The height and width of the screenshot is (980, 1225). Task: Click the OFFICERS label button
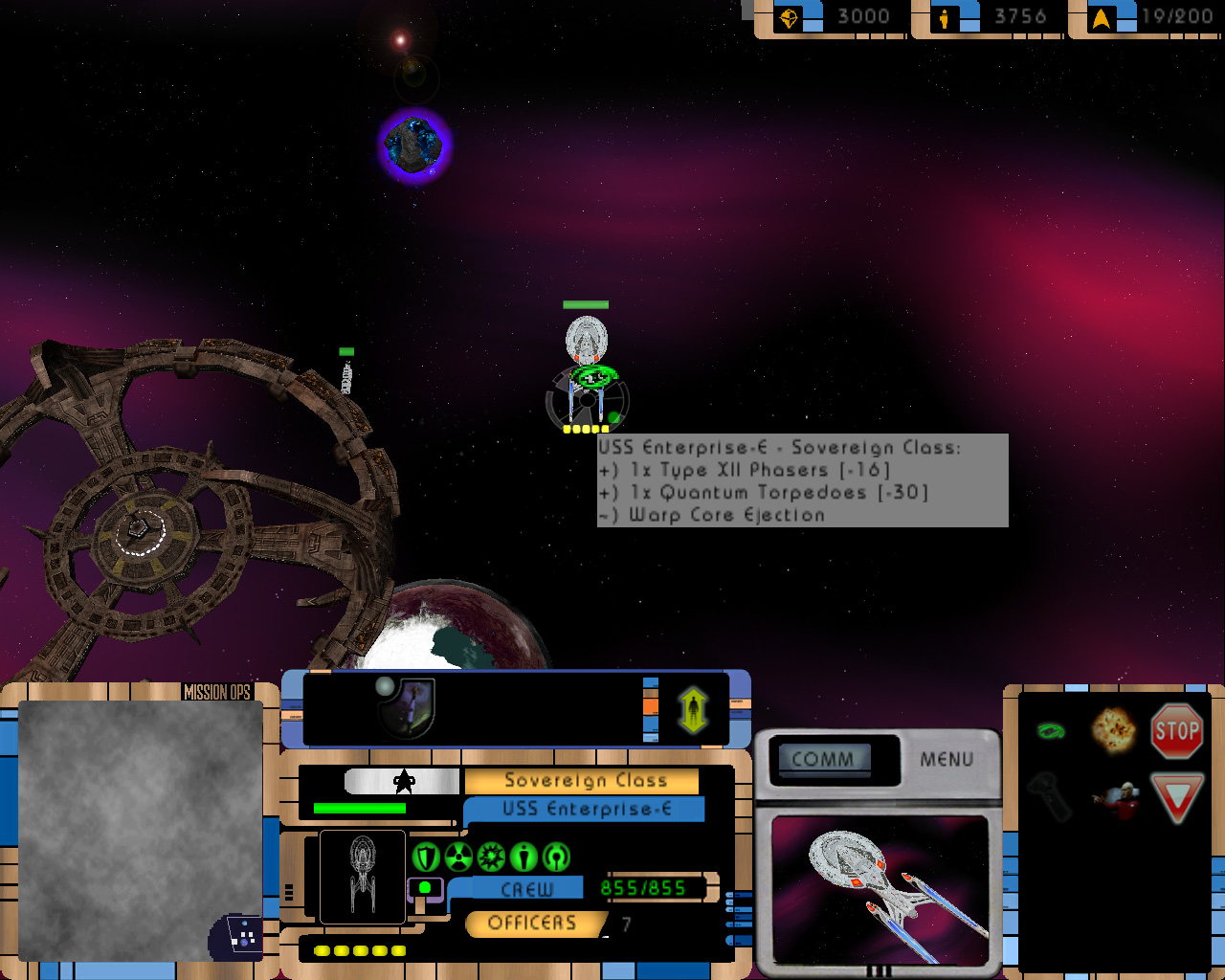[x=532, y=924]
